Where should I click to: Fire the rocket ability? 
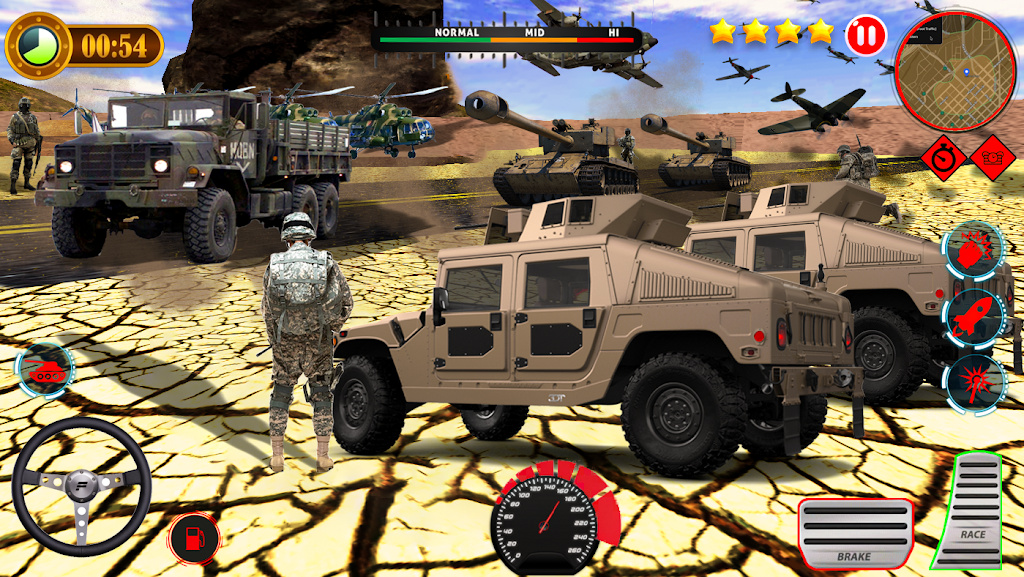[x=975, y=316]
